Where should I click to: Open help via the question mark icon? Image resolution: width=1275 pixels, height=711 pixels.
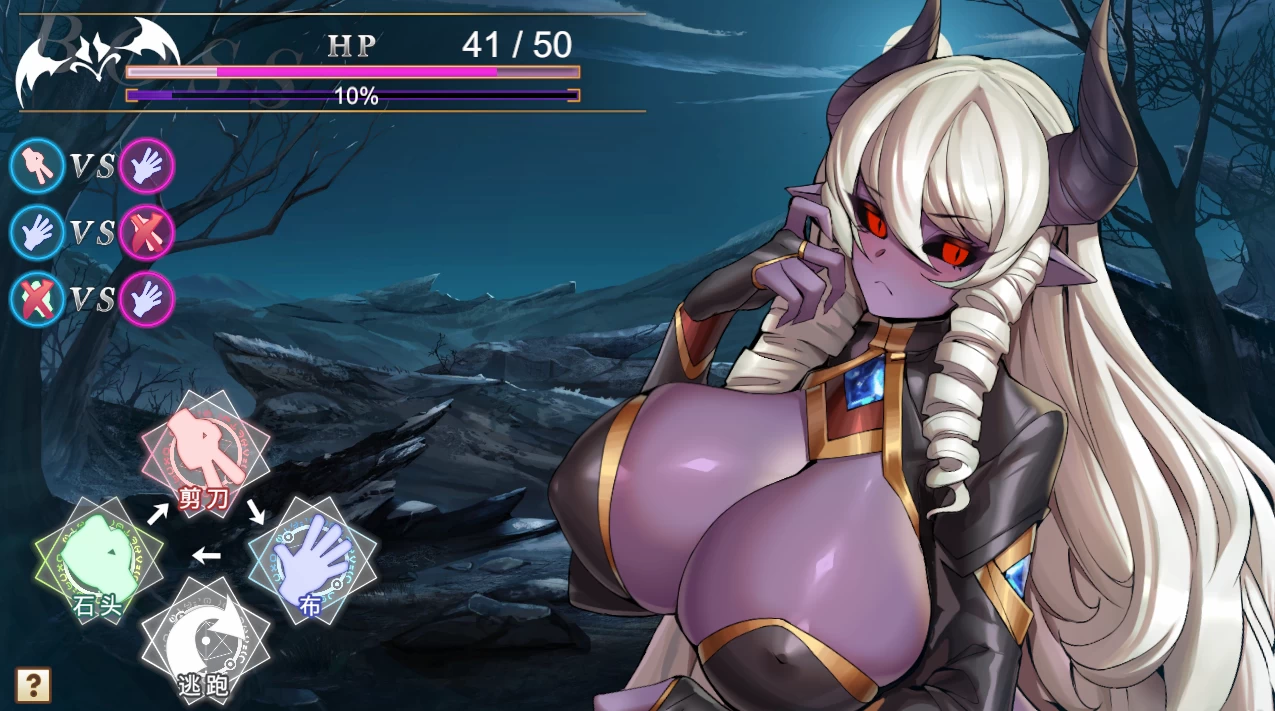point(33,685)
